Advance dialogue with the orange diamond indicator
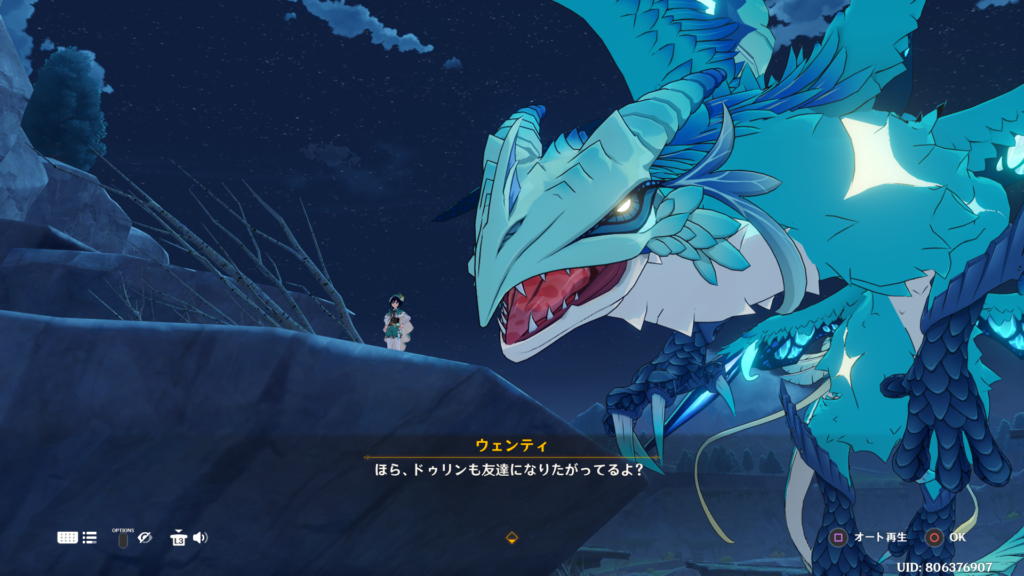 pyautogui.click(x=512, y=537)
